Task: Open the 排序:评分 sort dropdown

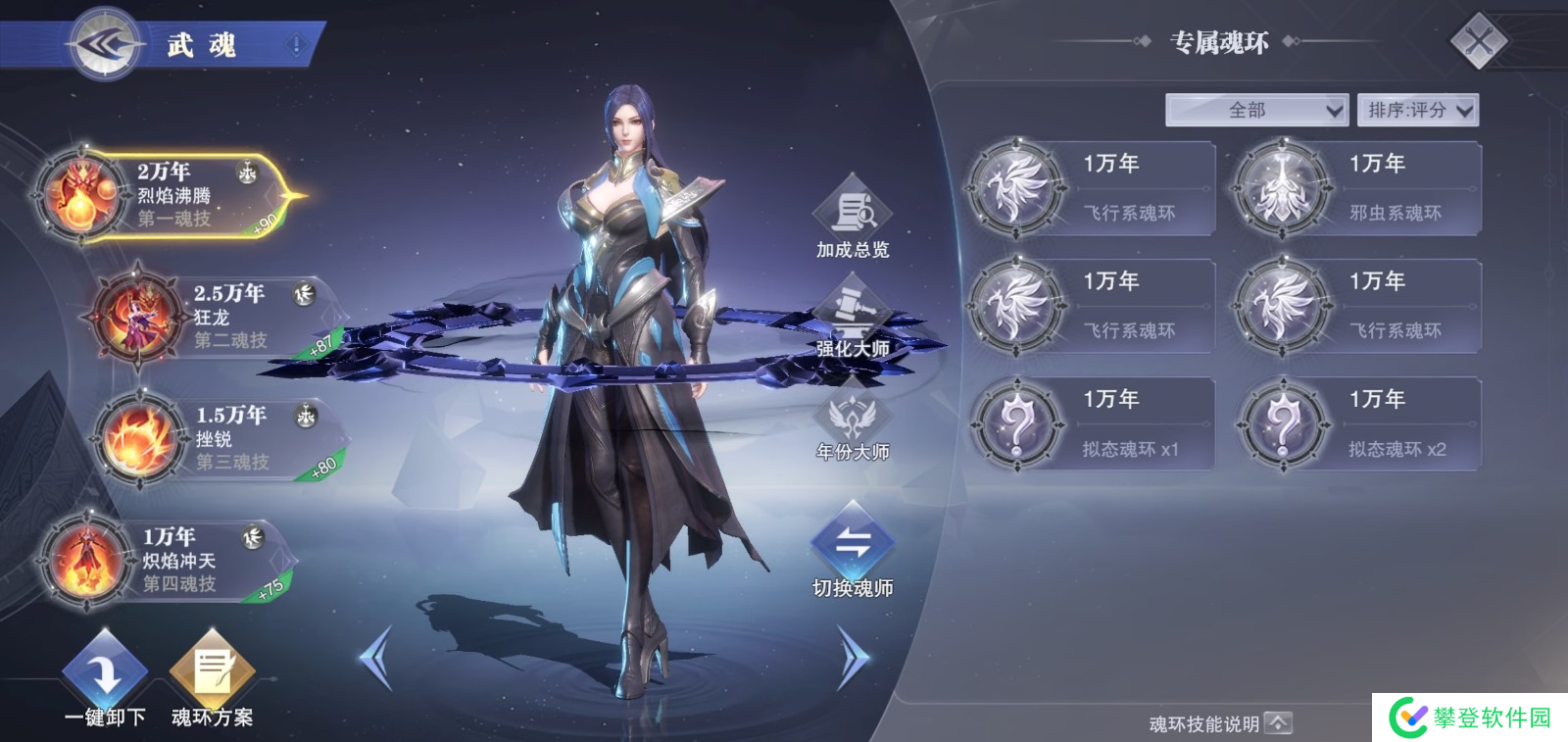Action: pyautogui.click(x=1417, y=110)
